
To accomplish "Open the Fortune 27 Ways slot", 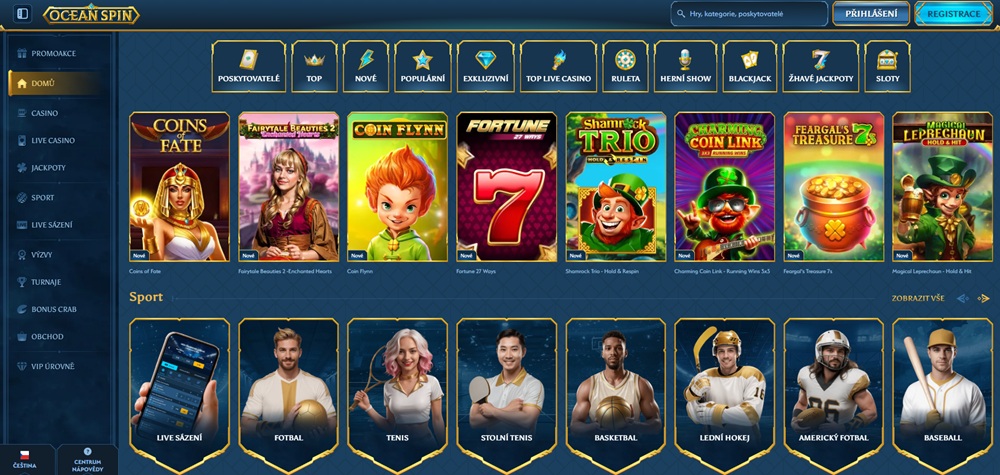I will [x=506, y=187].
